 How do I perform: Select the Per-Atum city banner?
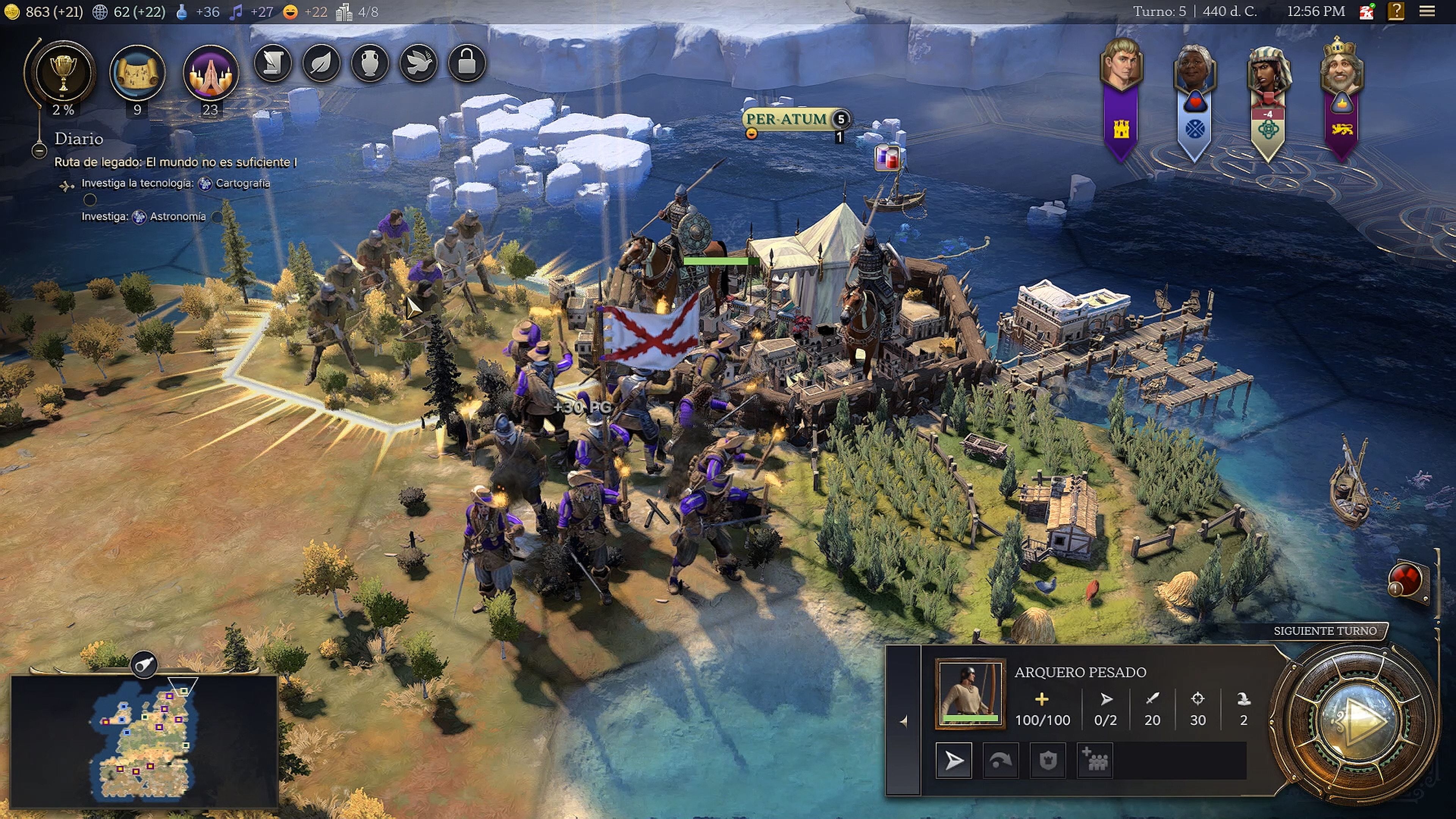(x=786, y=119)
